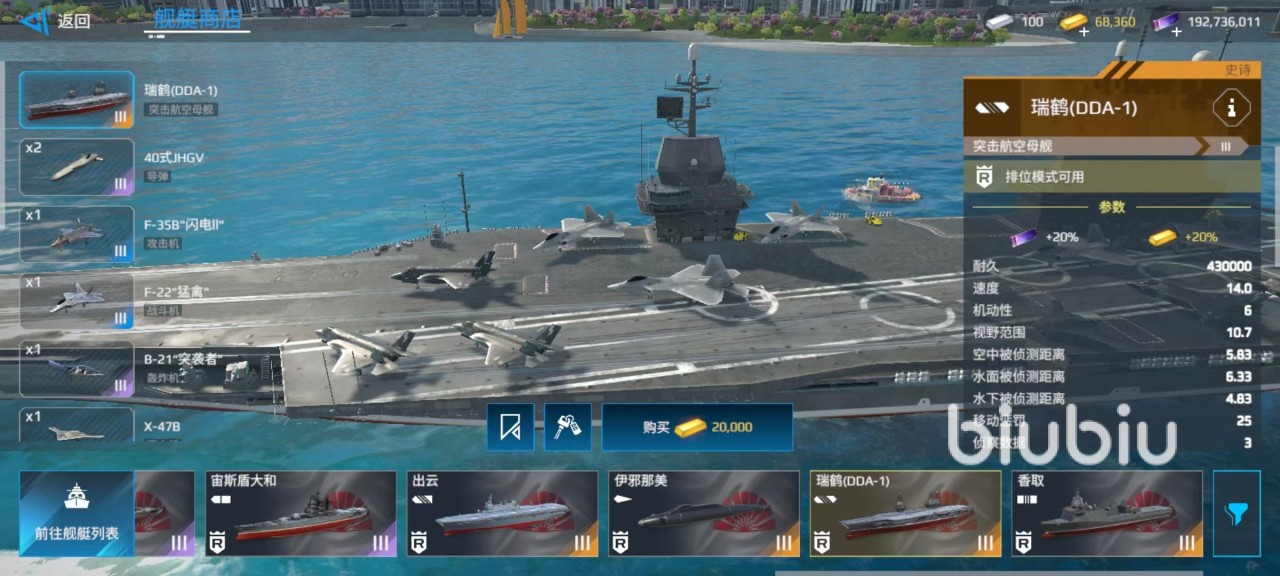
Task: Switch to the 舰艇商店 tab
Action: pos(197,20)
